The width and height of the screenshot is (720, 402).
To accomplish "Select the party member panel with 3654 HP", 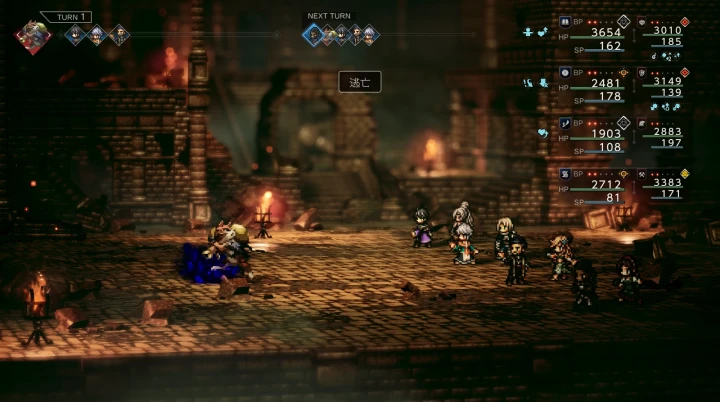I will coord(593,33).
